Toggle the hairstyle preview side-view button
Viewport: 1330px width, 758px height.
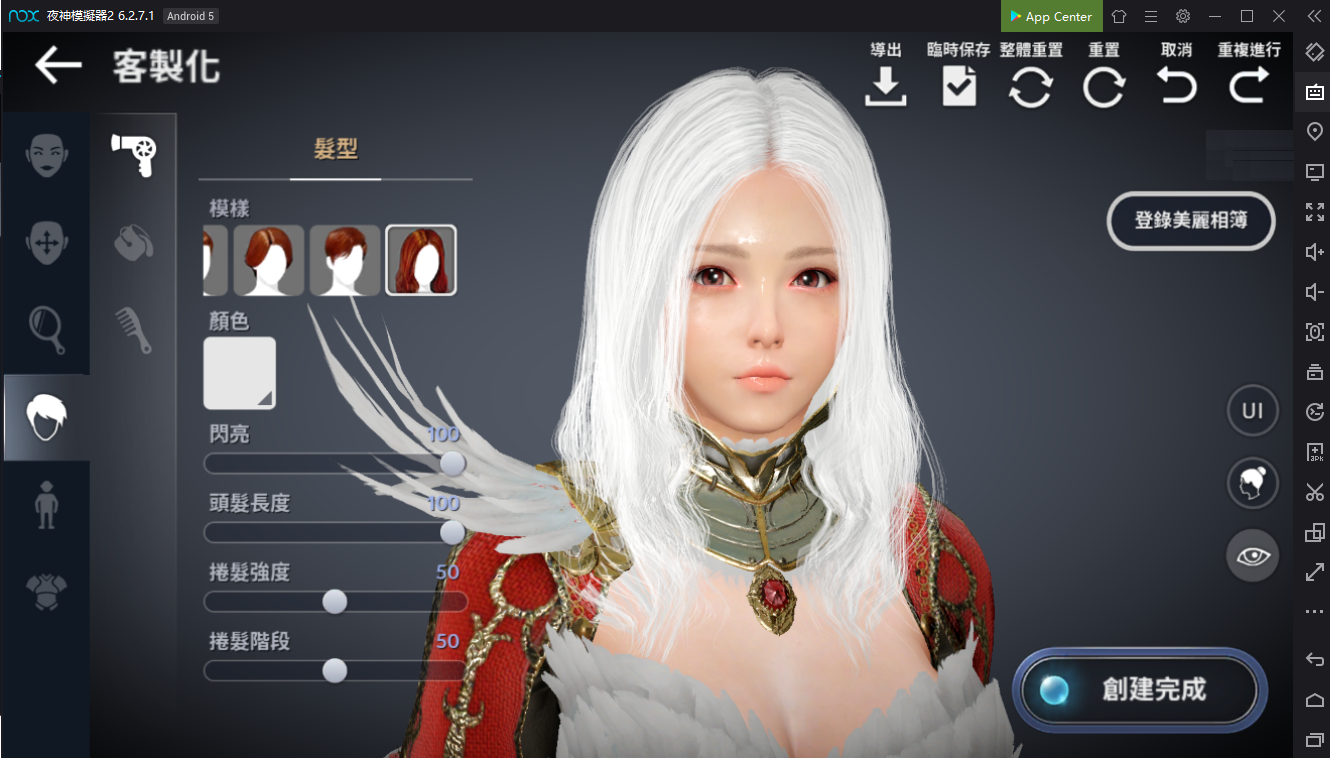pyautogui.click(x=1253, y=483)
